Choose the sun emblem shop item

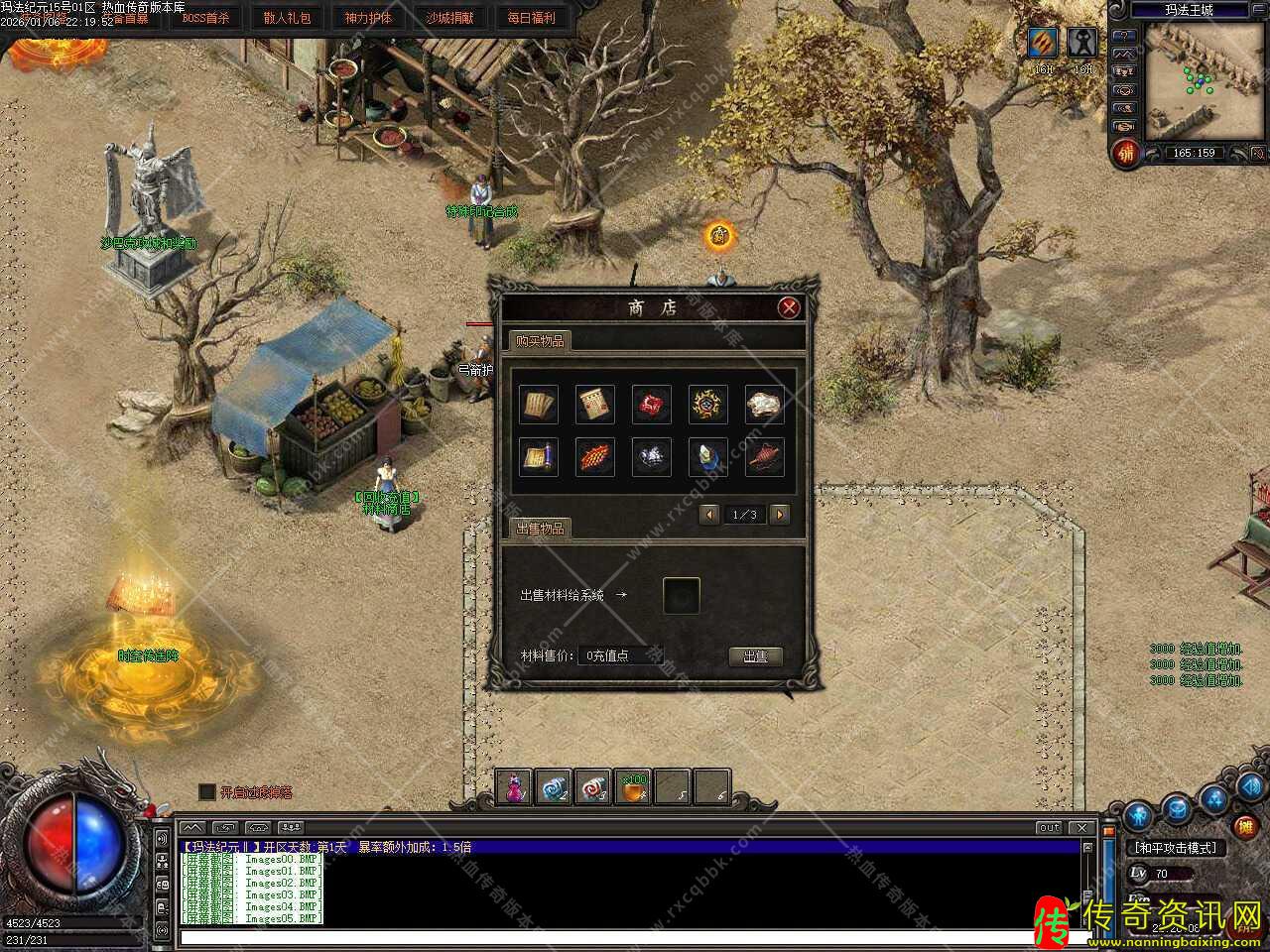[708, 405]
